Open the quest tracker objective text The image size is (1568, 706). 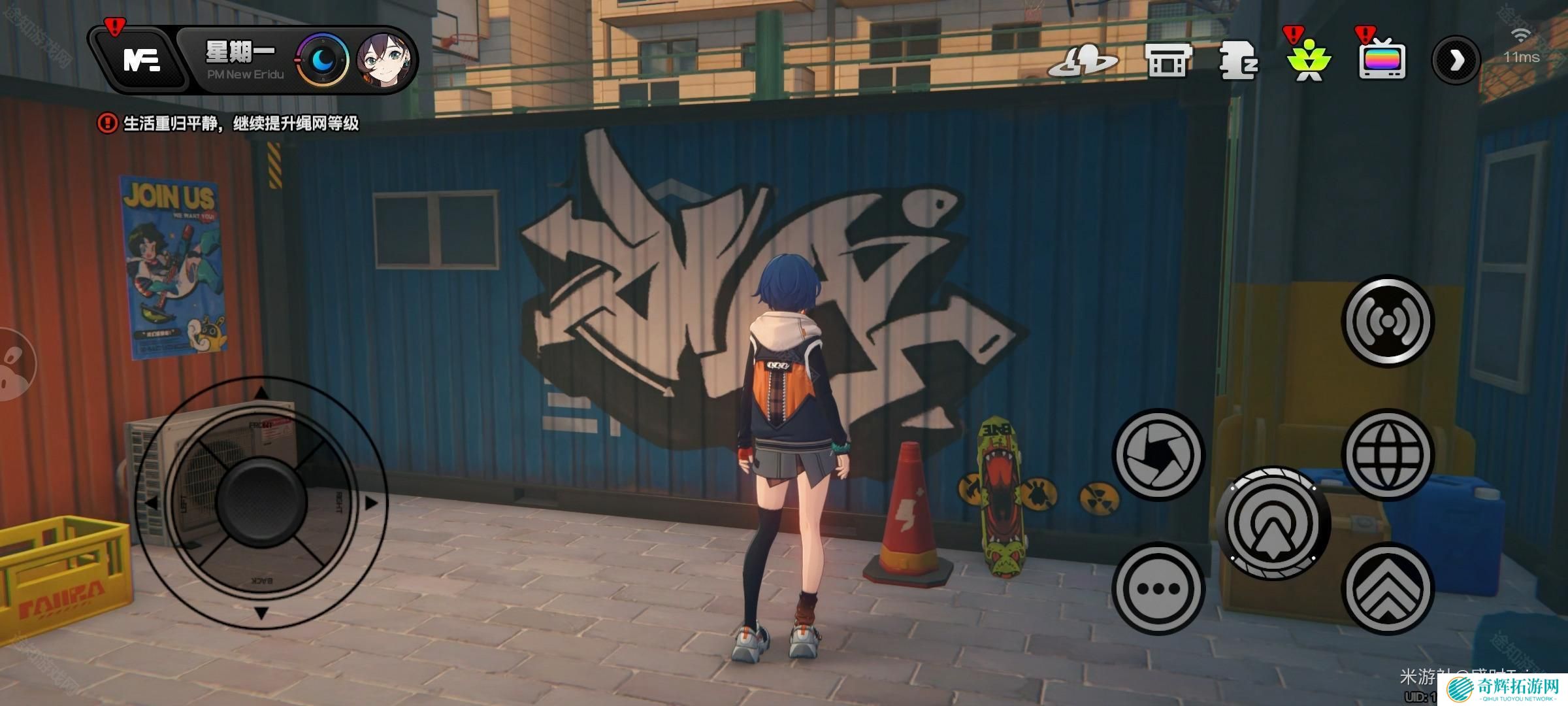[240, 124]
